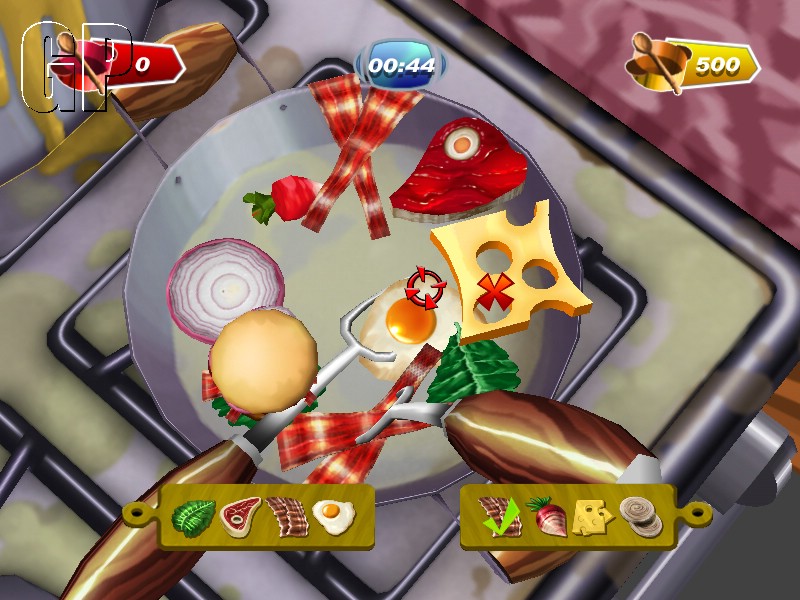
Task: Pick the radish in the pan
Action: tap(287, 198)
